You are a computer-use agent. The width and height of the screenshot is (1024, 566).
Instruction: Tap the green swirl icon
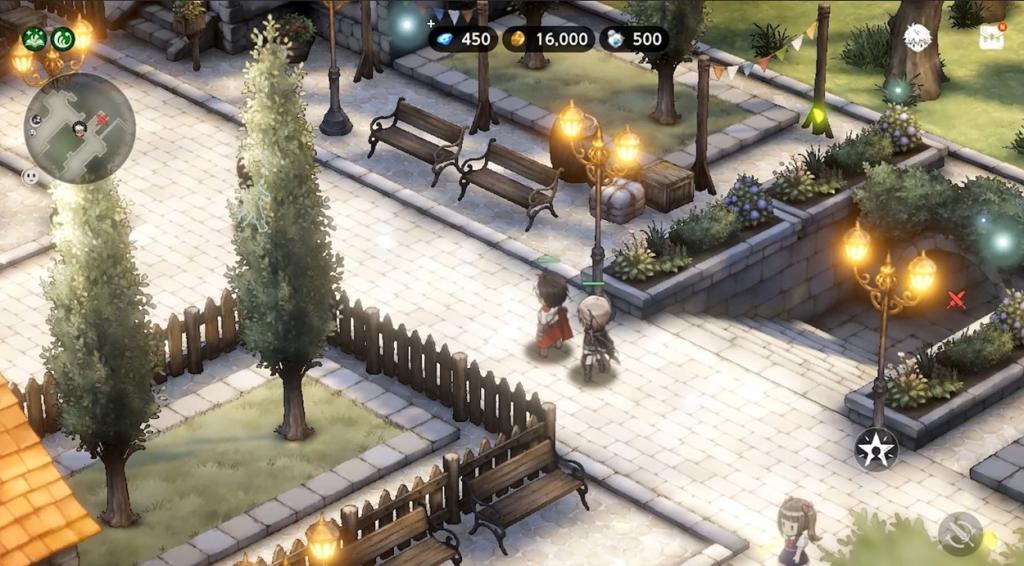(62, 39)
